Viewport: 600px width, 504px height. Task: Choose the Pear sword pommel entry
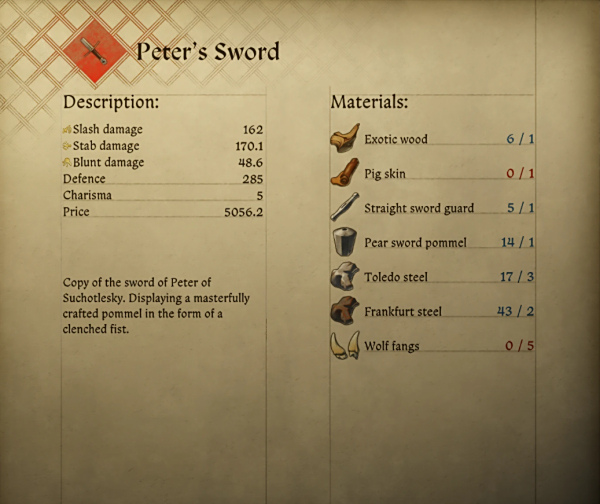click(x=430, y=242)
